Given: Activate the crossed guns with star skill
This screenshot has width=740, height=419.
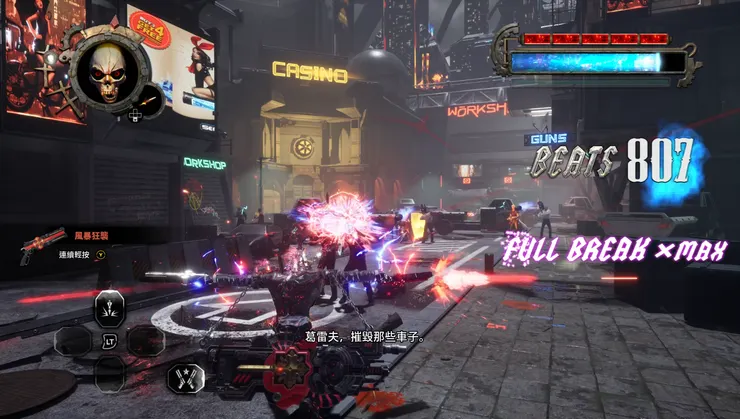Looking at the screenshot, I should point(187,376).
